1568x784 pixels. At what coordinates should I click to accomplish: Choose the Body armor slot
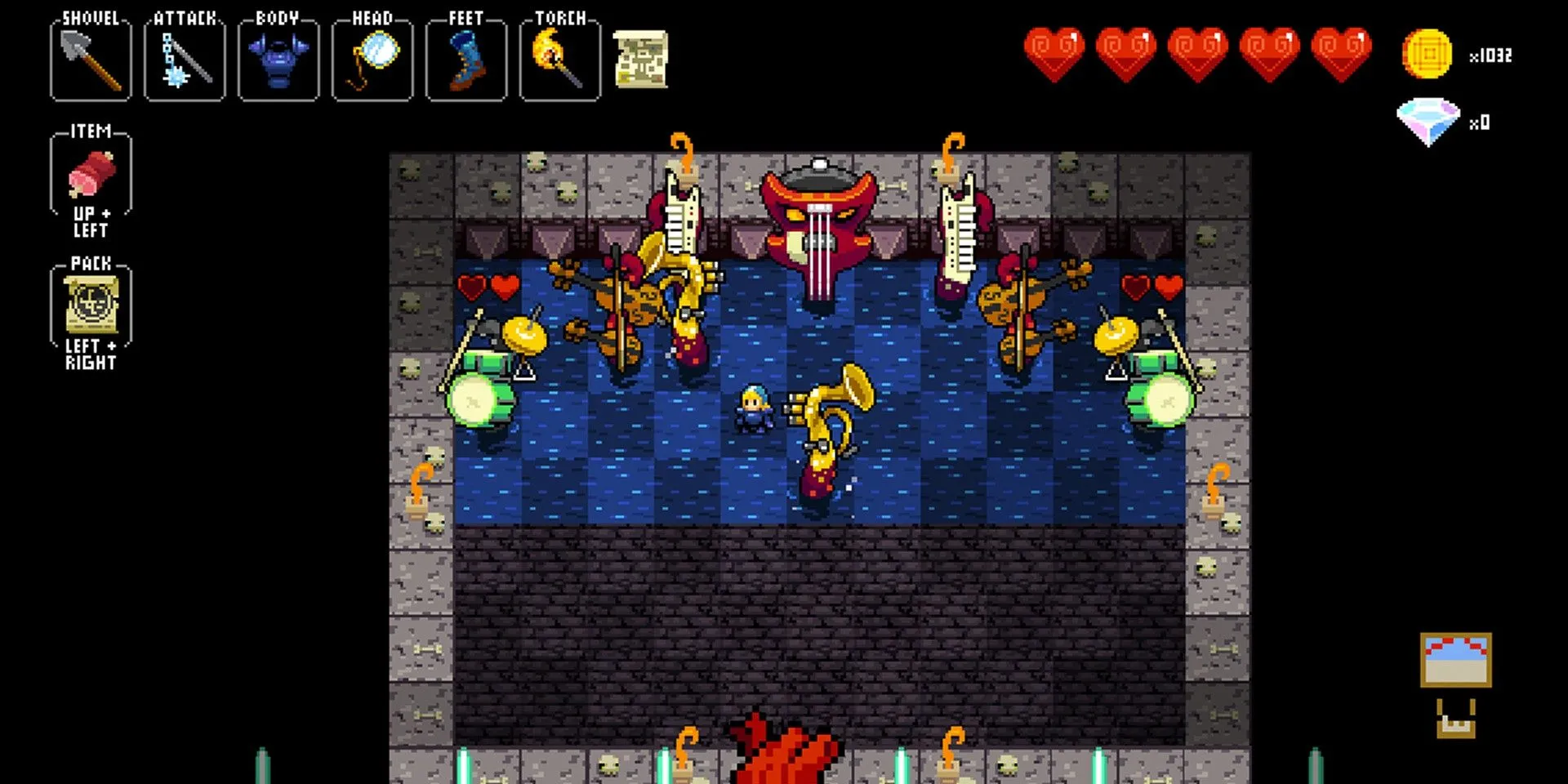coord(278,60)
